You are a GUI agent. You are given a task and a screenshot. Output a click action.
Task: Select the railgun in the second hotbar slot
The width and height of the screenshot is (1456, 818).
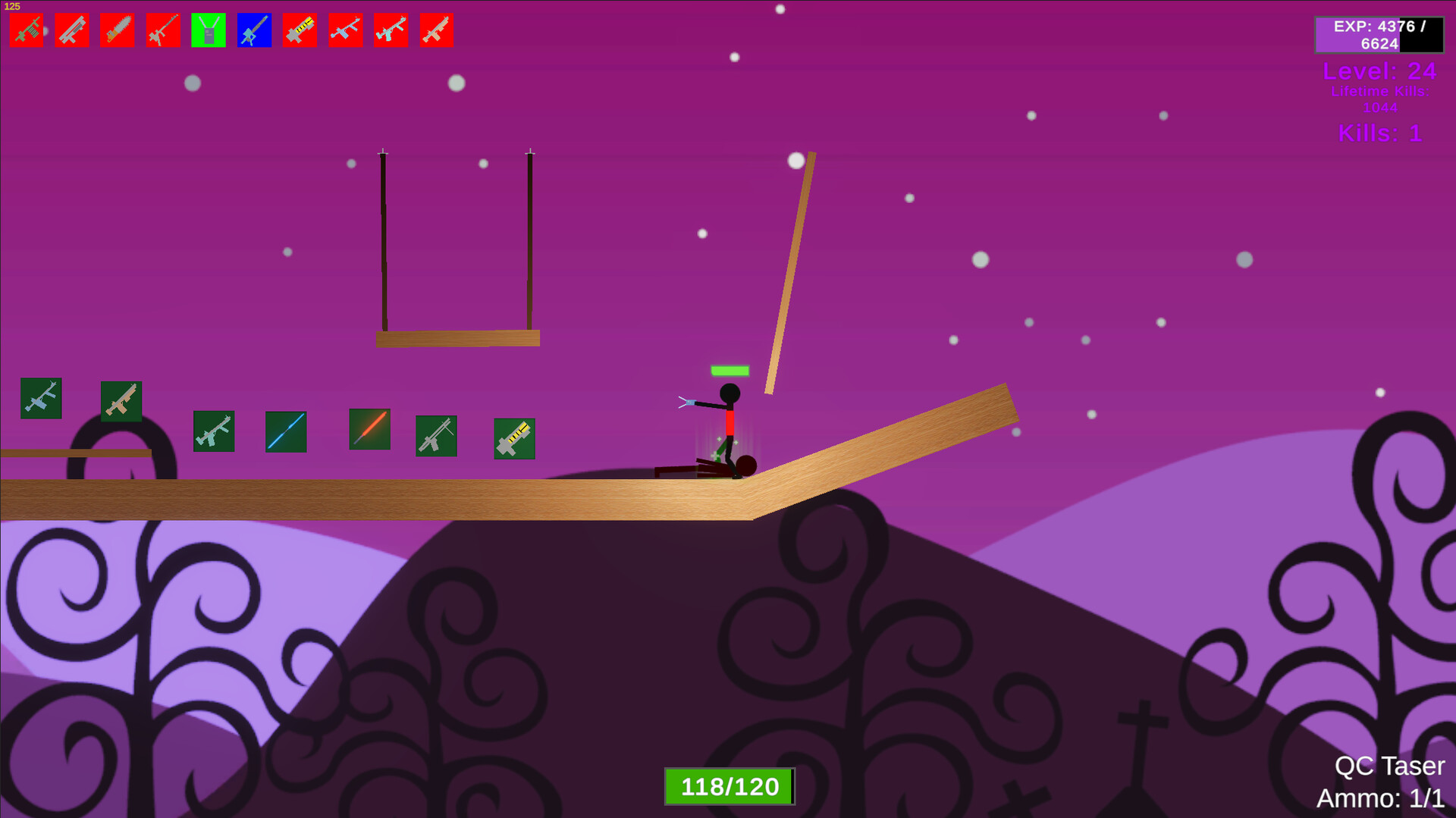coord(72,30)
